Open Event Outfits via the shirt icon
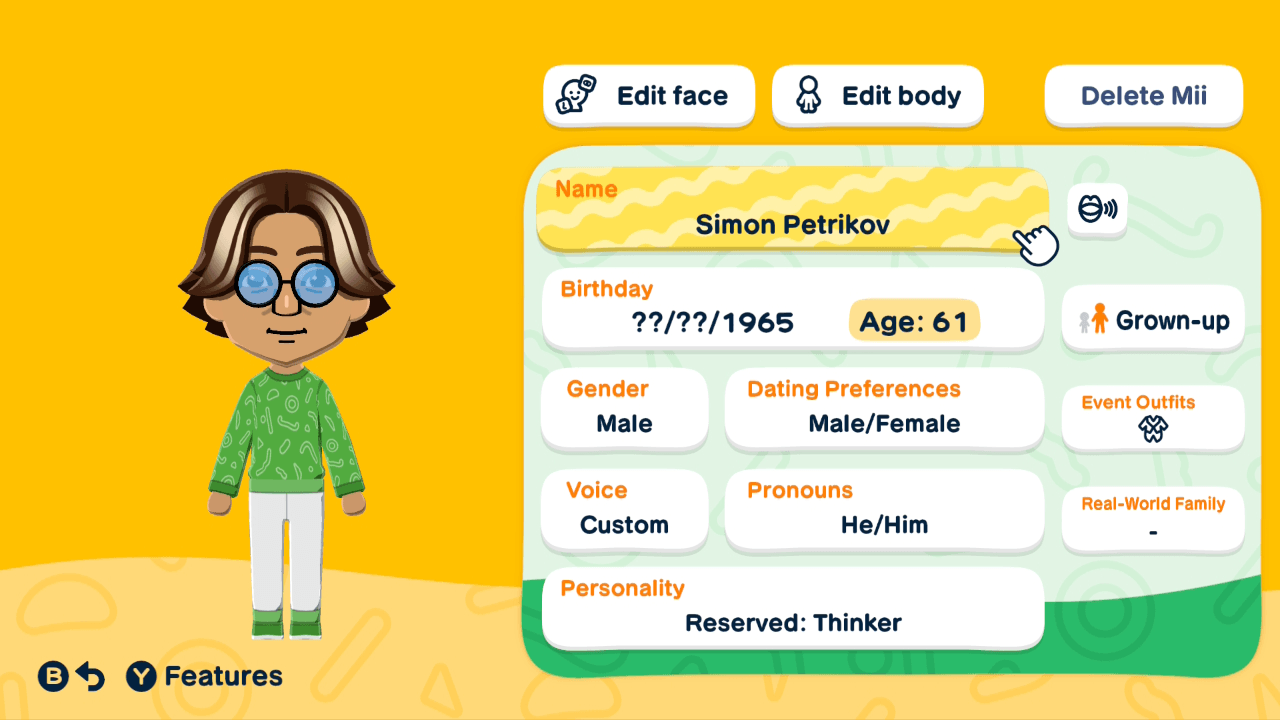This screenshot has width=1280, height=720. point(1152,427)
